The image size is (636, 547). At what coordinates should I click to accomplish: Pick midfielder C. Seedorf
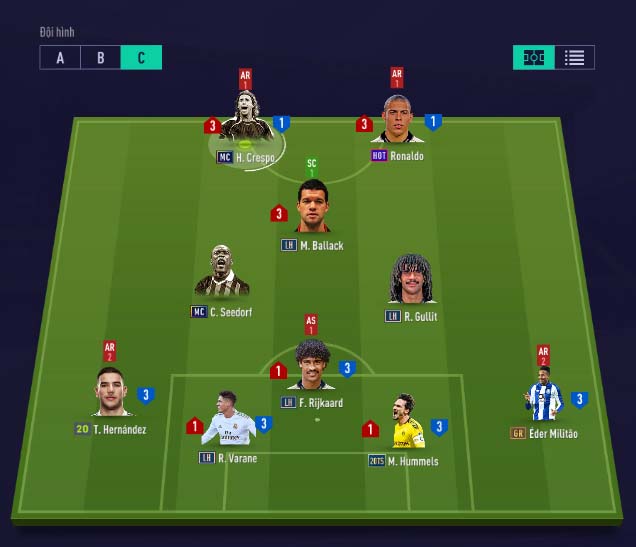tap(221, 273)
